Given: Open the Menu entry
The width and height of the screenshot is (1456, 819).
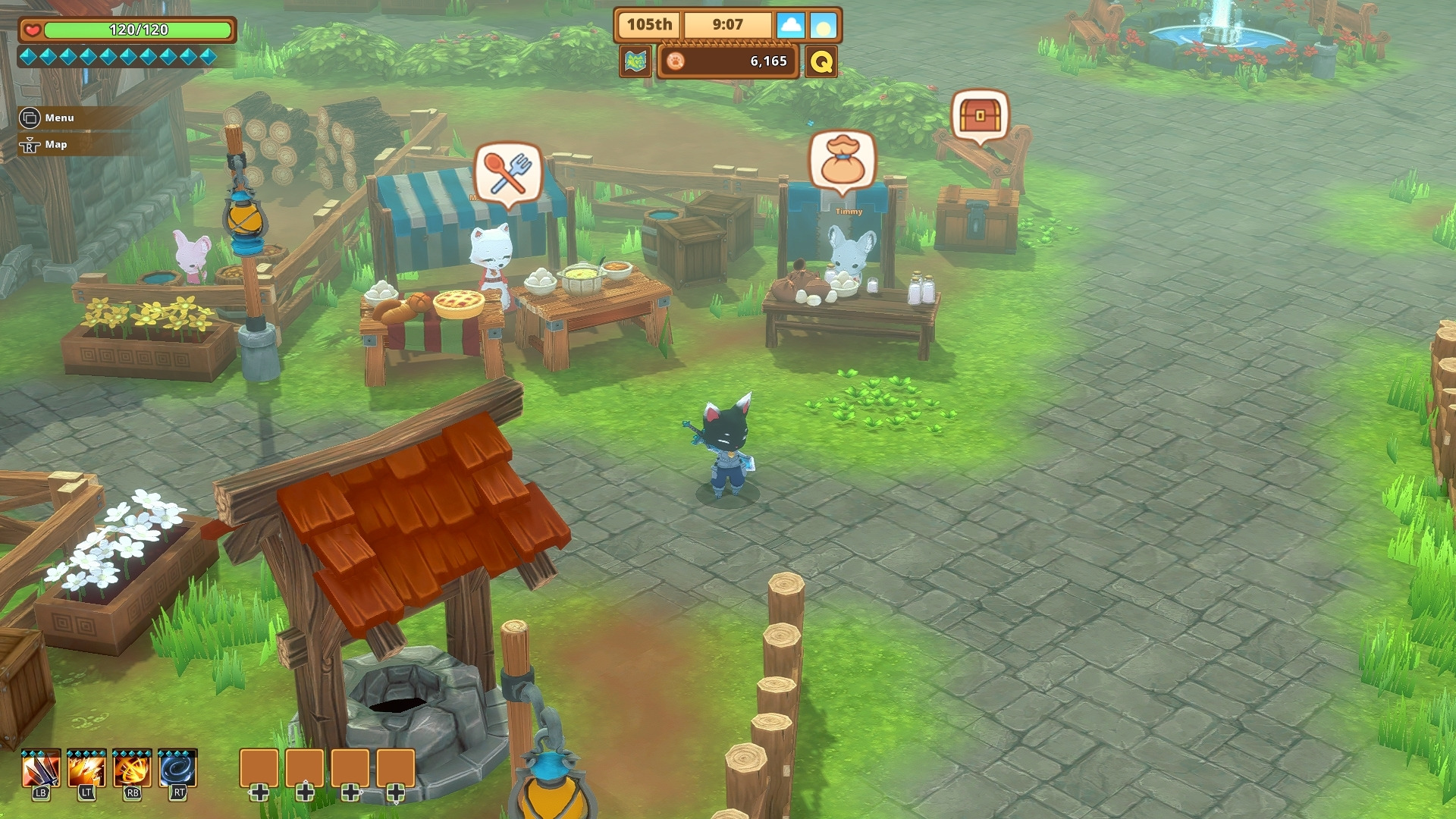Looking at the screenshot, I should tap(49, 118).
